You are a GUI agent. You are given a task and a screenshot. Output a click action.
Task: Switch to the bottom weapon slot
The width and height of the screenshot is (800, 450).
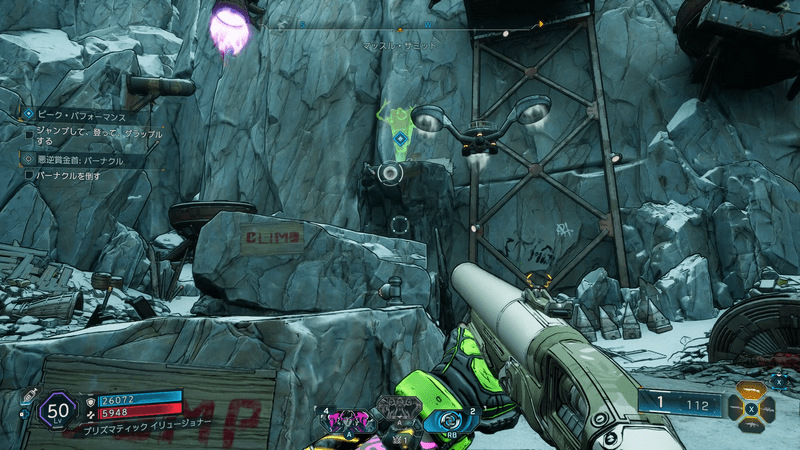(750, 424)
